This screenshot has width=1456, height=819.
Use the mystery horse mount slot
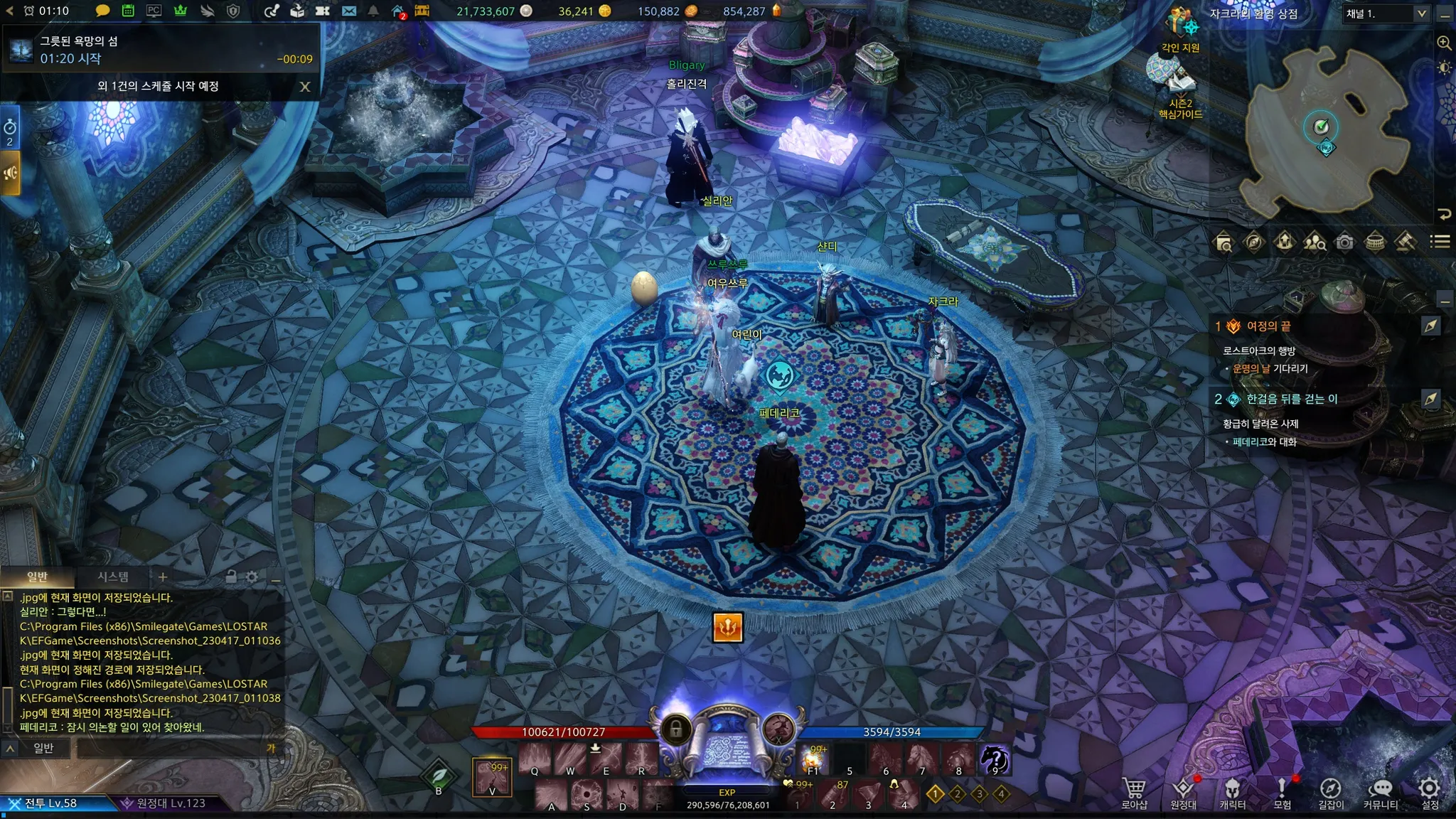(995, 760)
